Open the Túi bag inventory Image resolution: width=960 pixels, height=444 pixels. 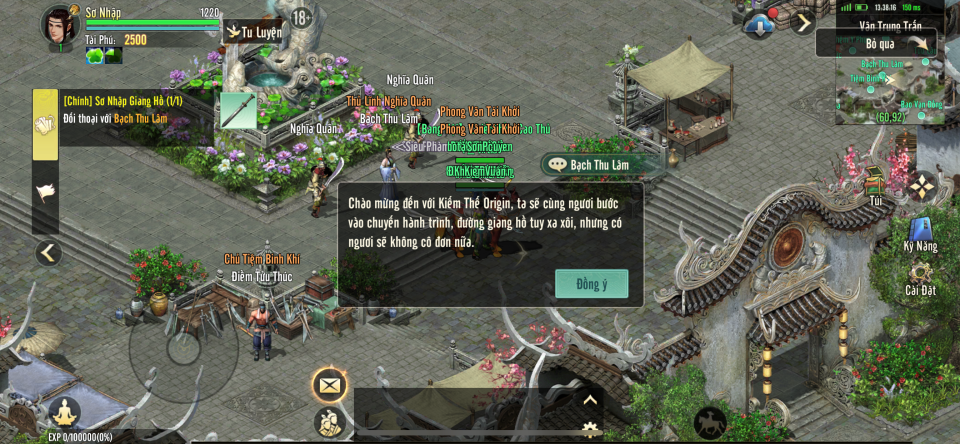[876, 184]
